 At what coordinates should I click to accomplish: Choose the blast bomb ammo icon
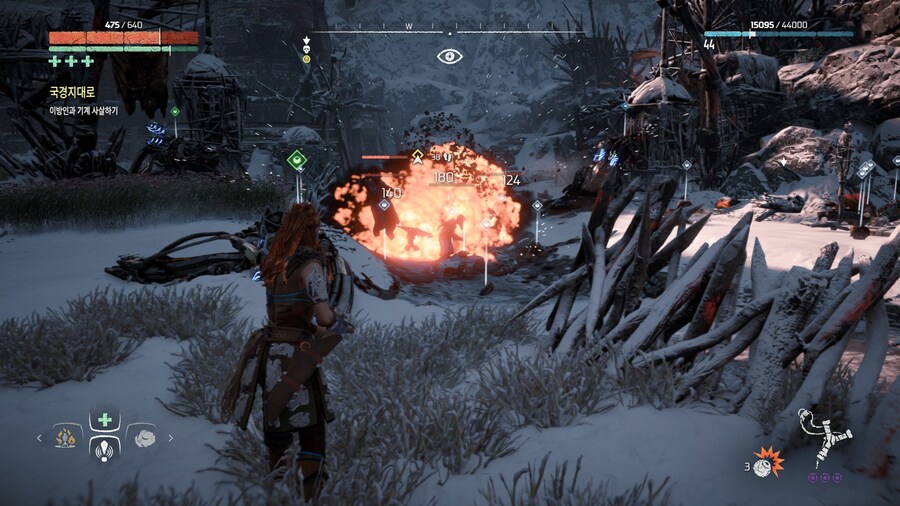768,461
